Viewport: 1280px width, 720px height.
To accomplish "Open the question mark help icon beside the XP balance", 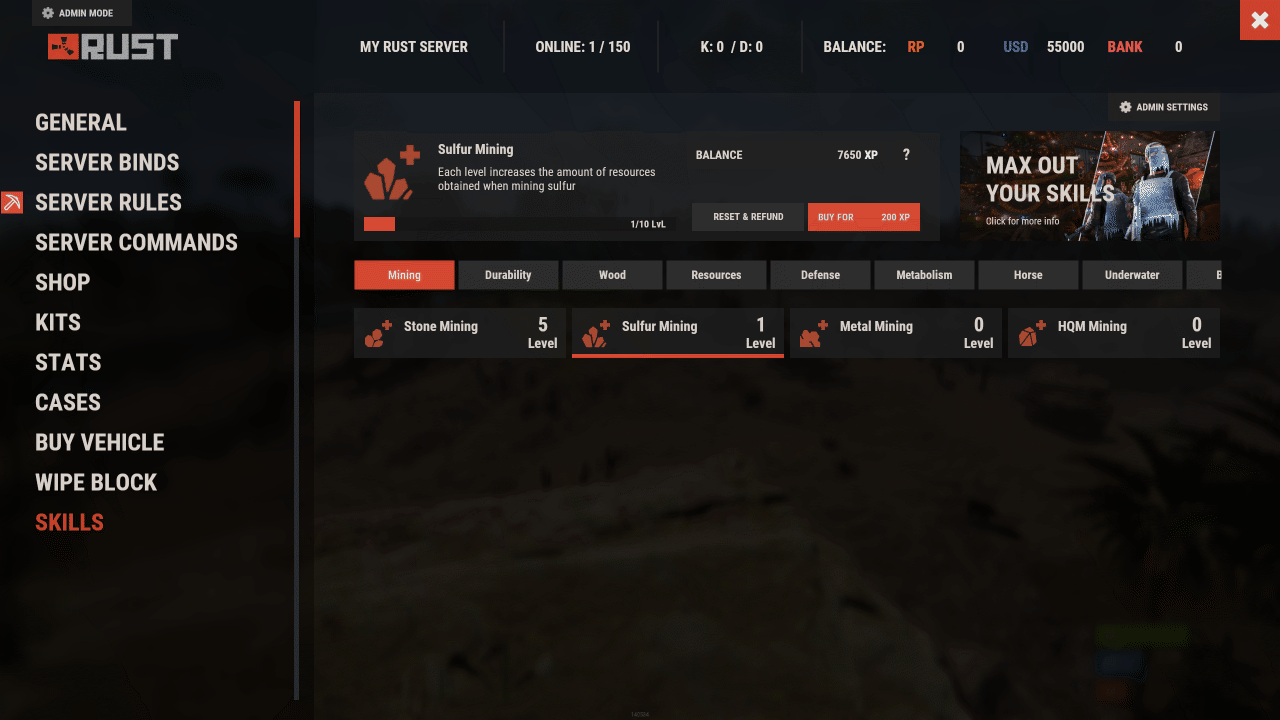I will click(906, 155).
